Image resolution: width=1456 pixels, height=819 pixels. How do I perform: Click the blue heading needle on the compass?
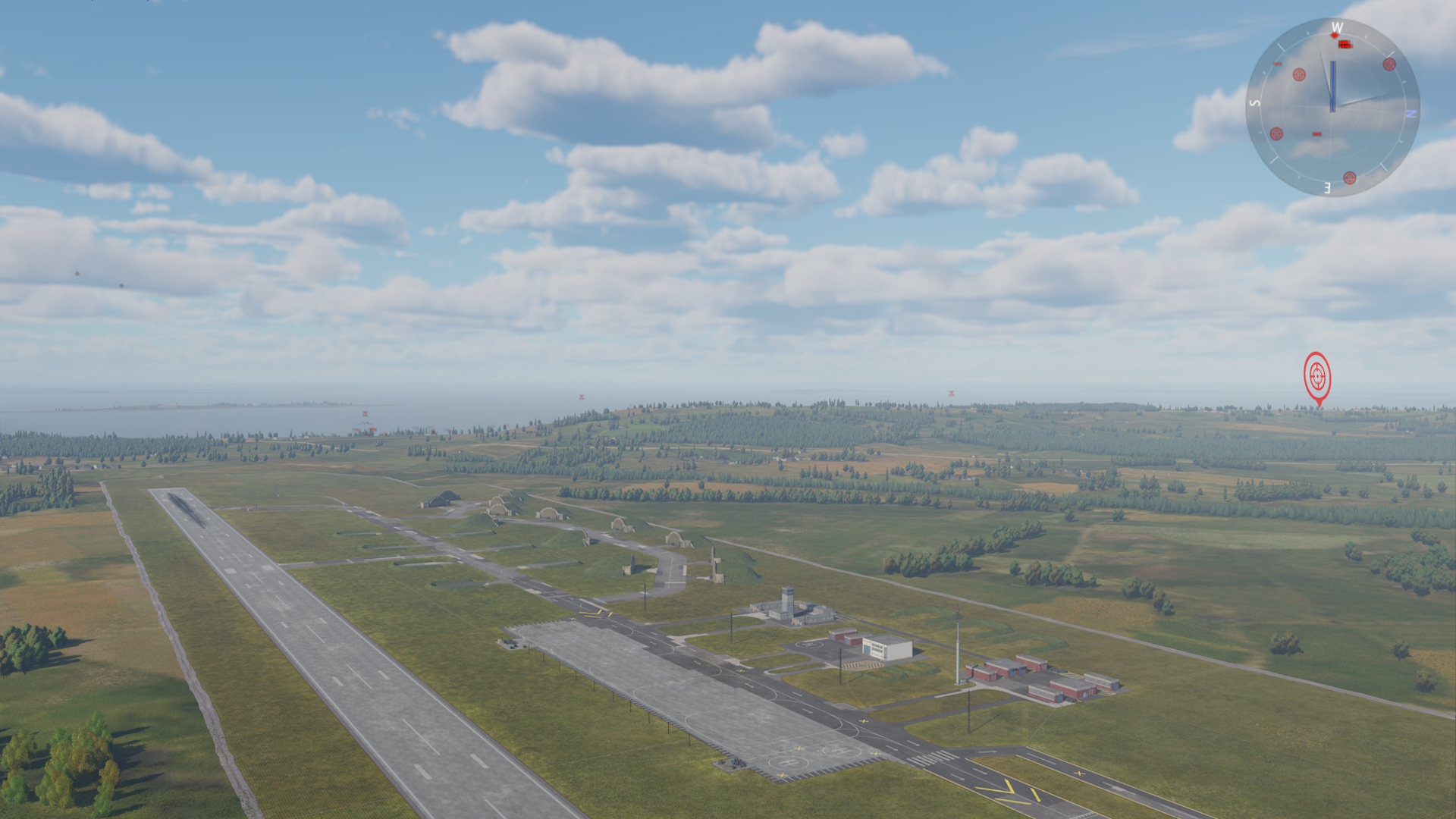point(1333,86)
